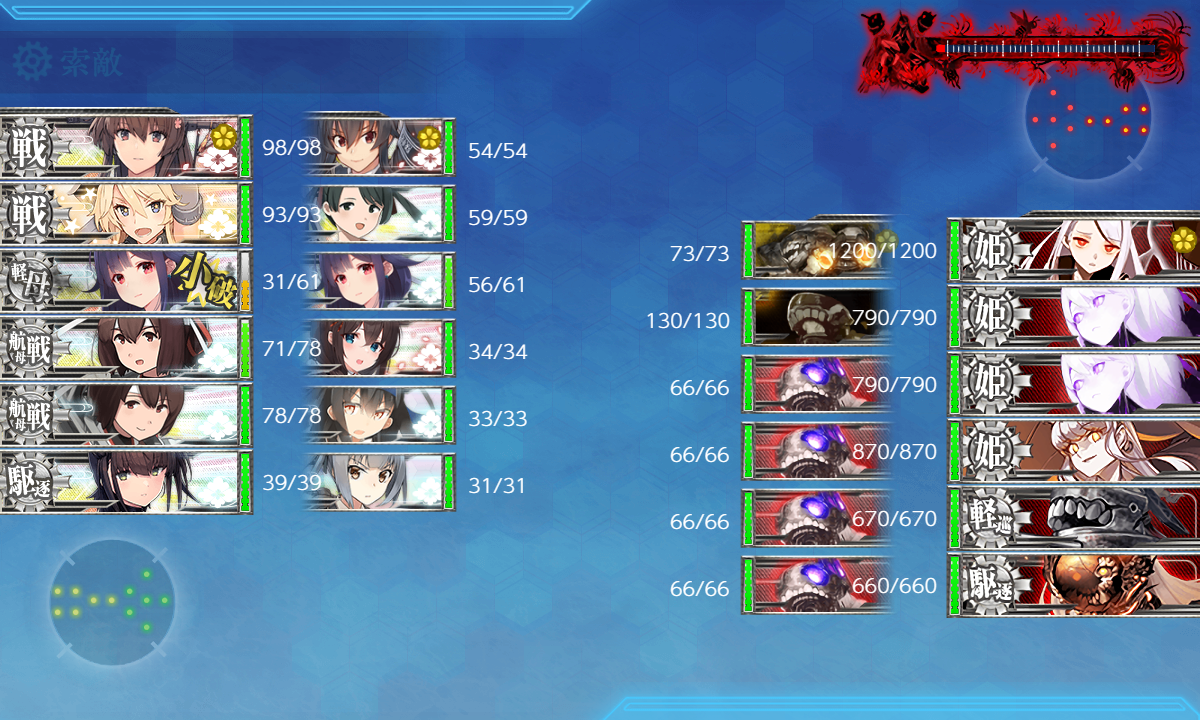Select the enemy flagship 姫 with gold medal
Screen dimensions: 1200x720
1075,248
